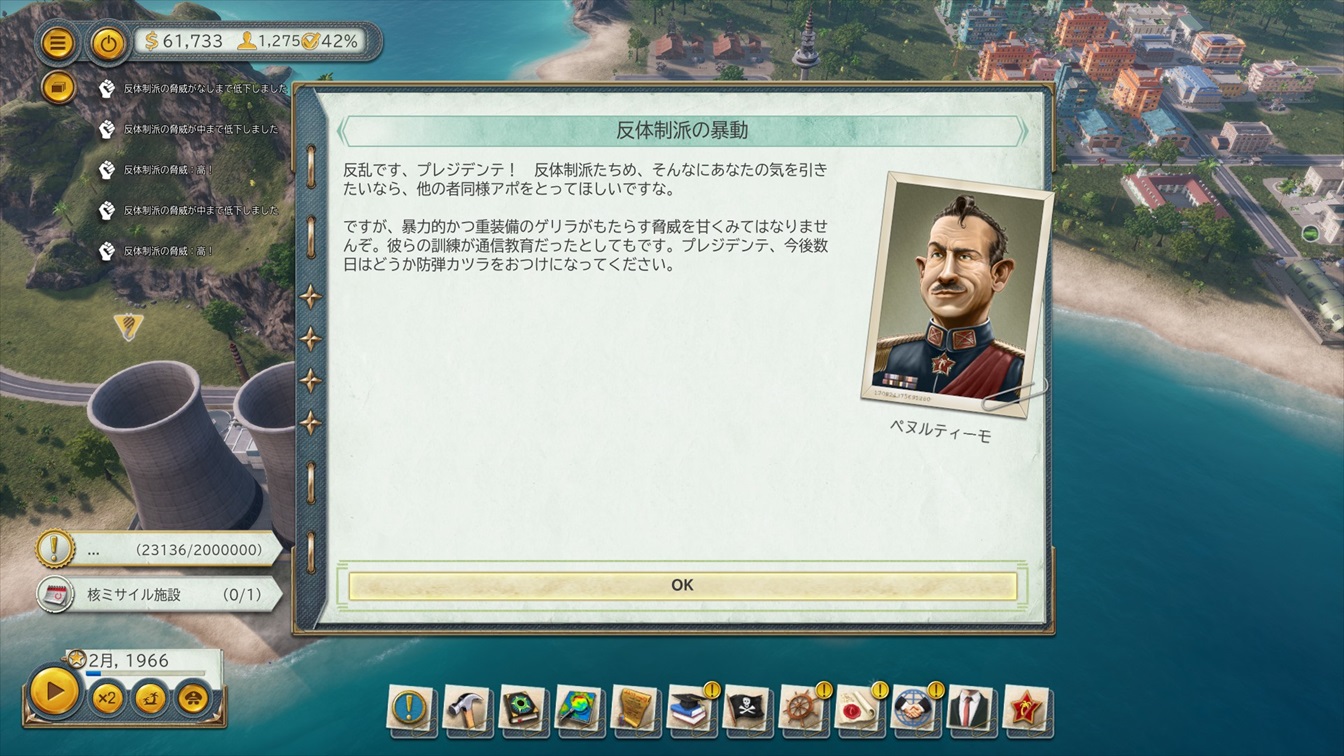Confirm the rebel uprising dialog with OK
The width and height of the screenshot is (1344, 756).
tap(682, 586)
